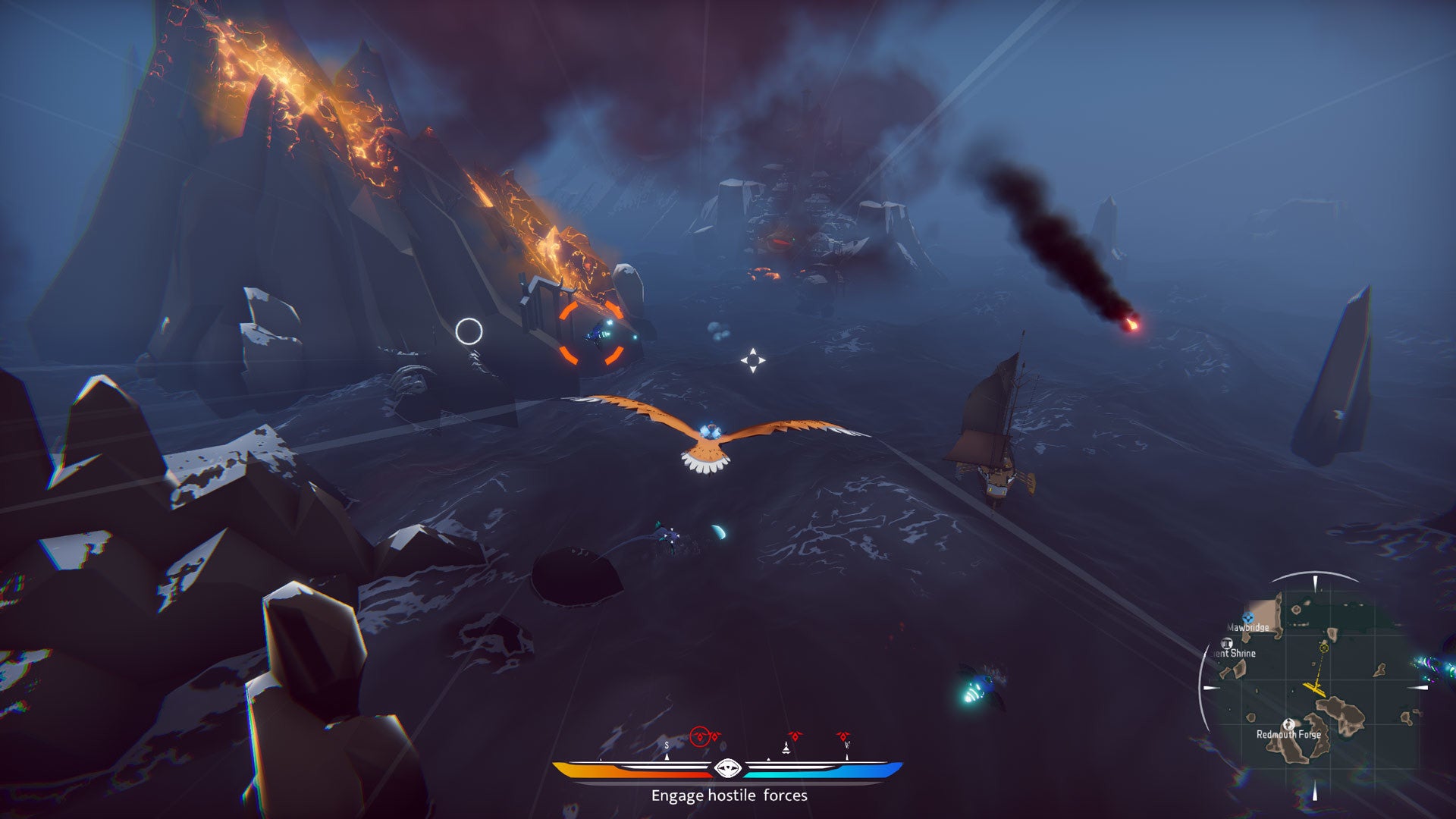
Task: Select the Redmouth Forge map marker
Action: point(1287,724)
